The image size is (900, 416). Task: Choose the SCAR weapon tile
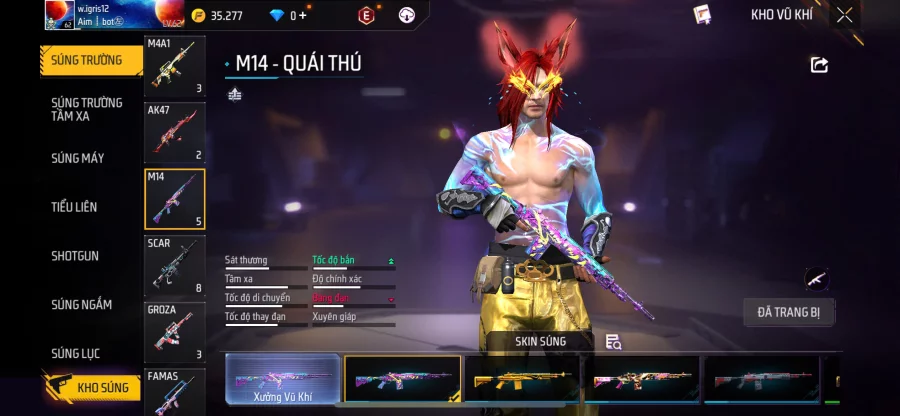coord(175,266)
